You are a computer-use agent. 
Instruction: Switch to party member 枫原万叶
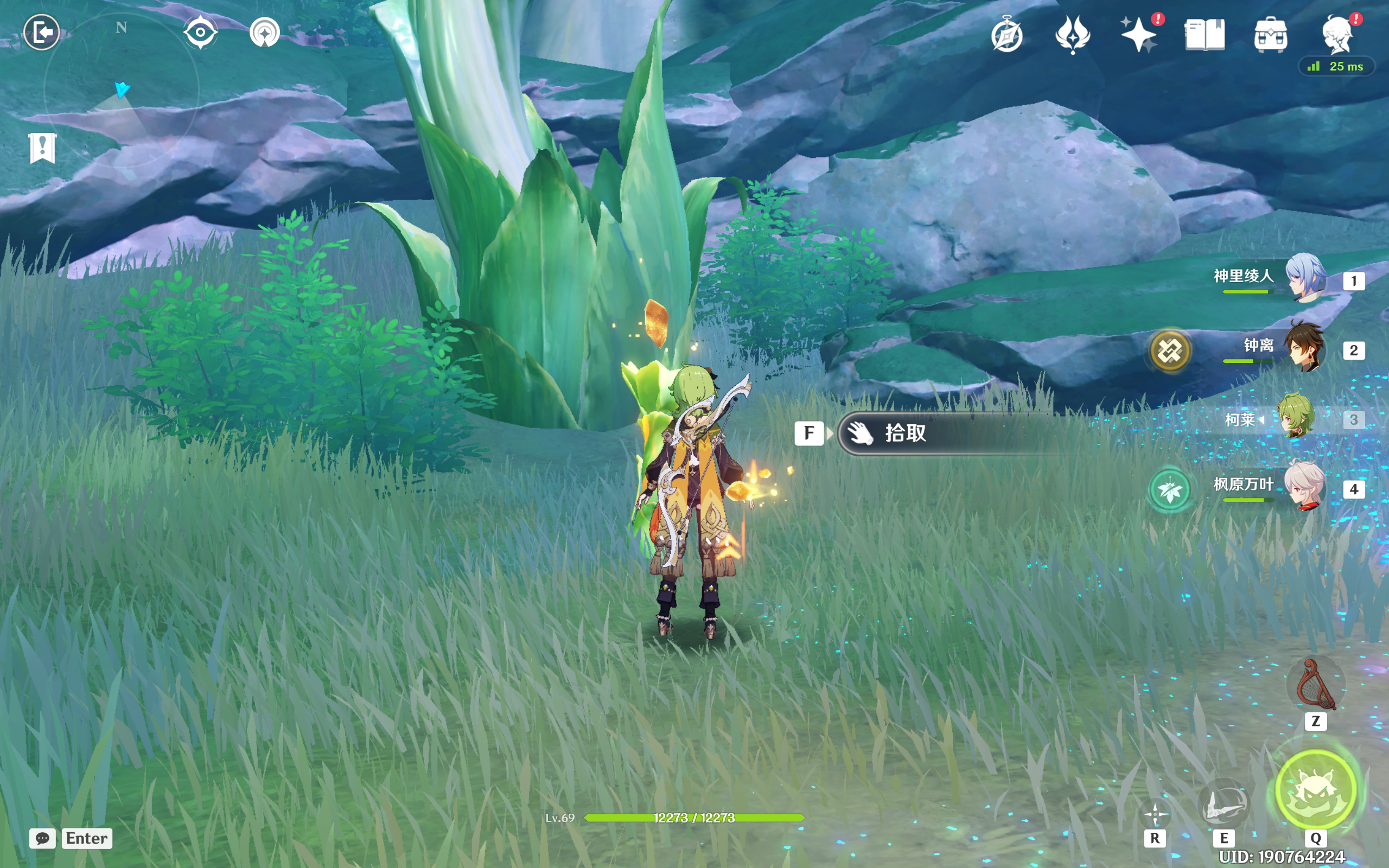(x=1304, y=487)
